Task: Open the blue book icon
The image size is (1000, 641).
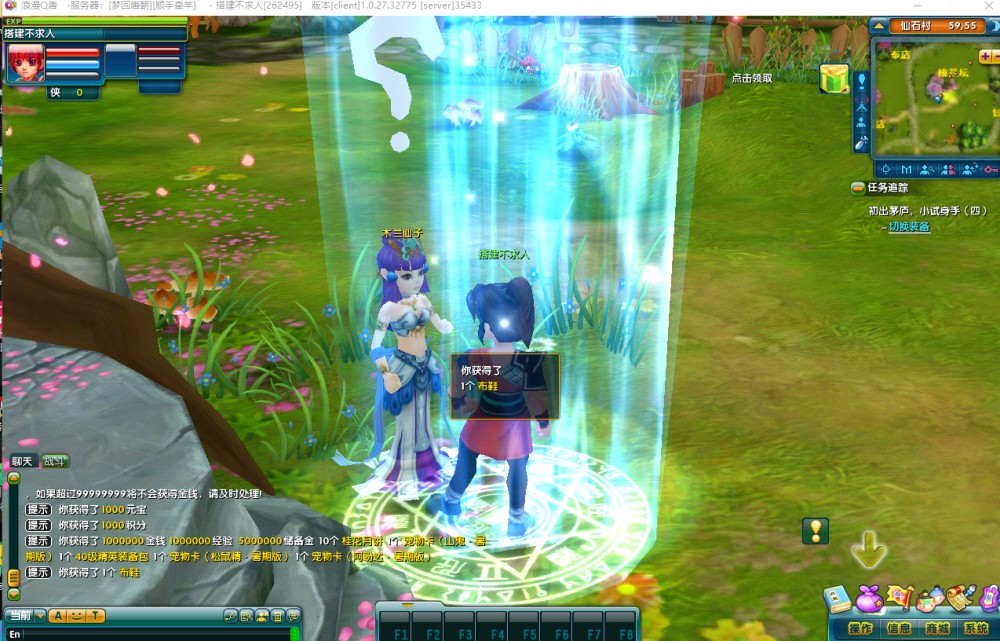Action: click(838, 600)
